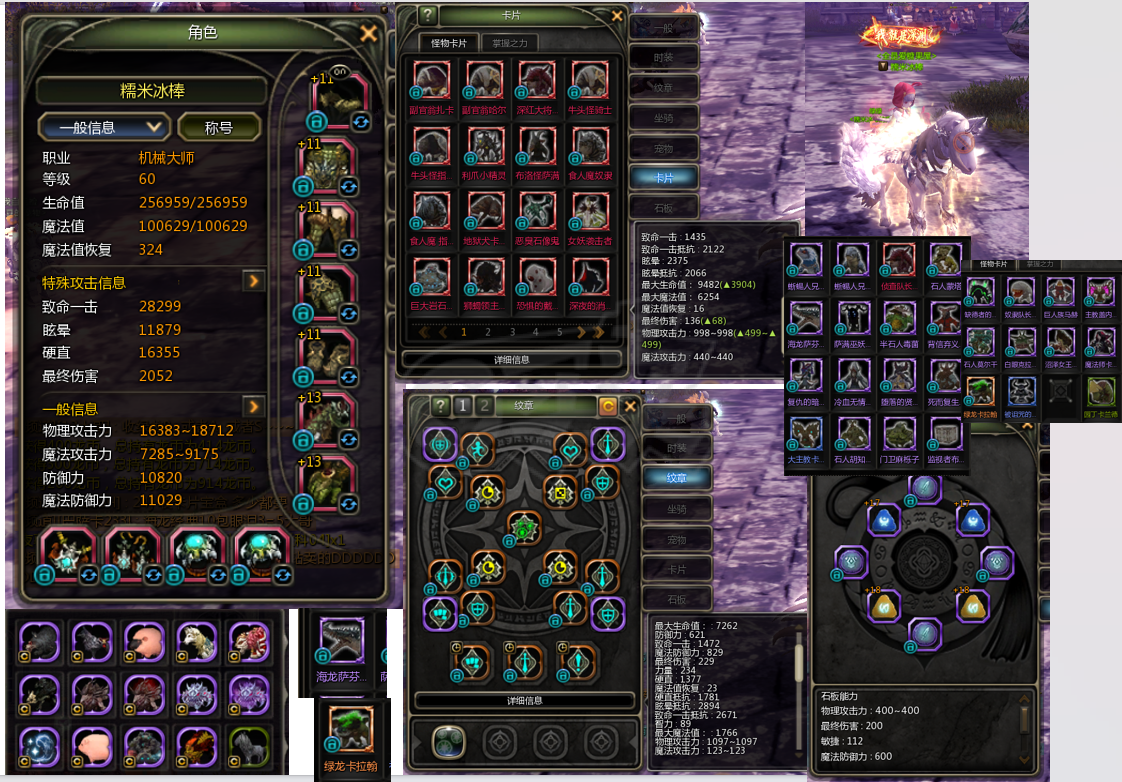Switch to the 掌握之力 tab in 卡片 window
Viewport: 1122px width, 782px height.
point(509,43)
